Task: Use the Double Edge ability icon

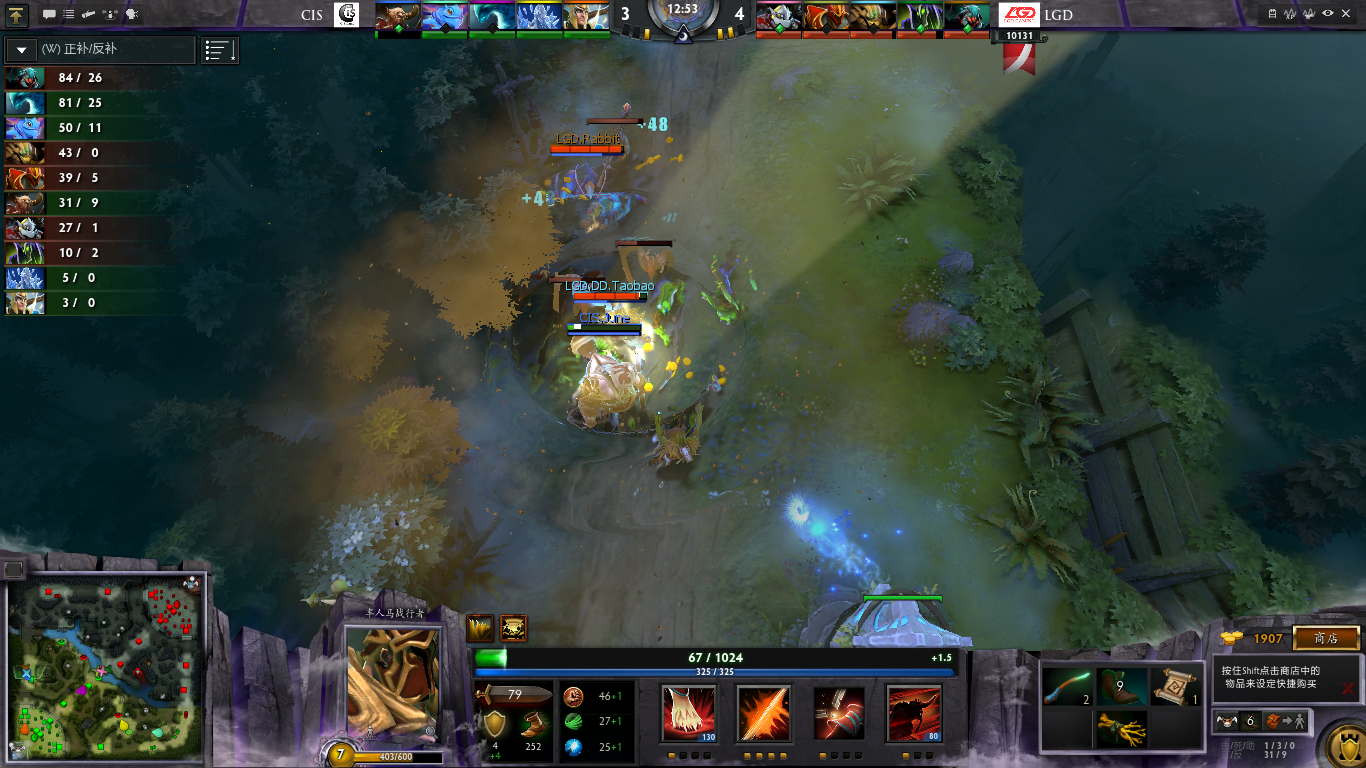Action: click(x=764, y=714)
